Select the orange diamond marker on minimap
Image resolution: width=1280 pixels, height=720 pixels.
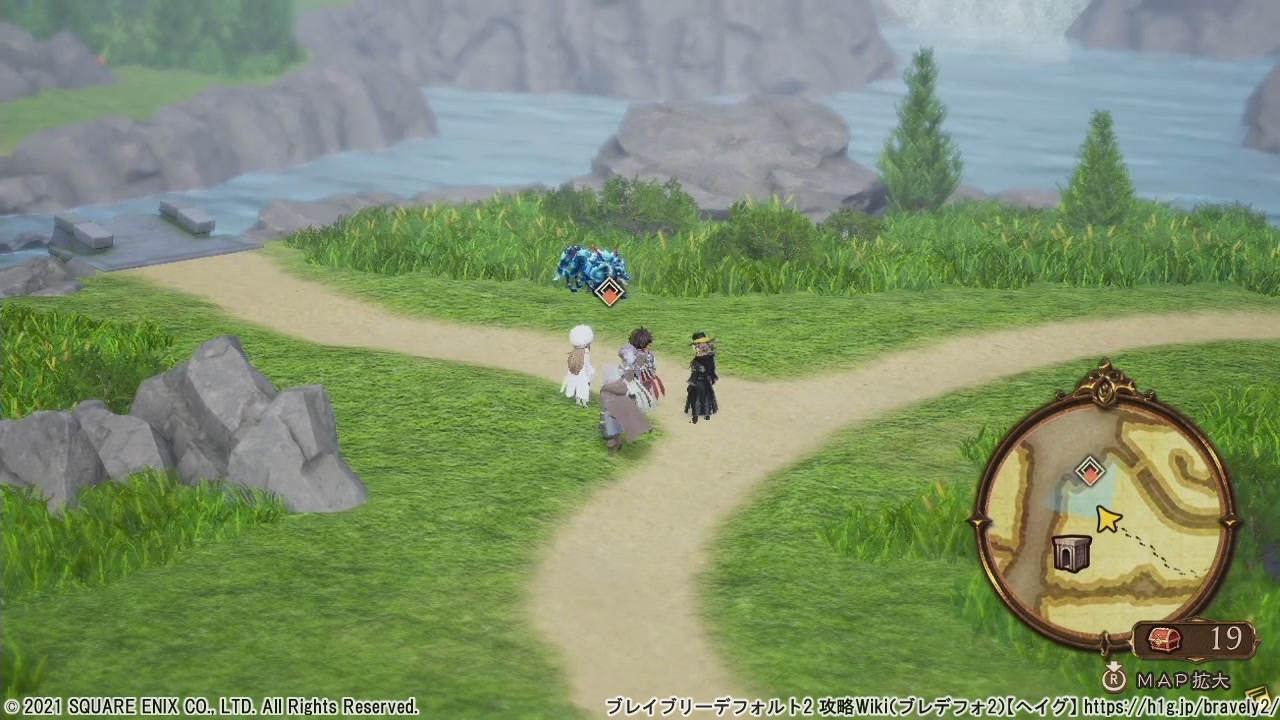1089,471
